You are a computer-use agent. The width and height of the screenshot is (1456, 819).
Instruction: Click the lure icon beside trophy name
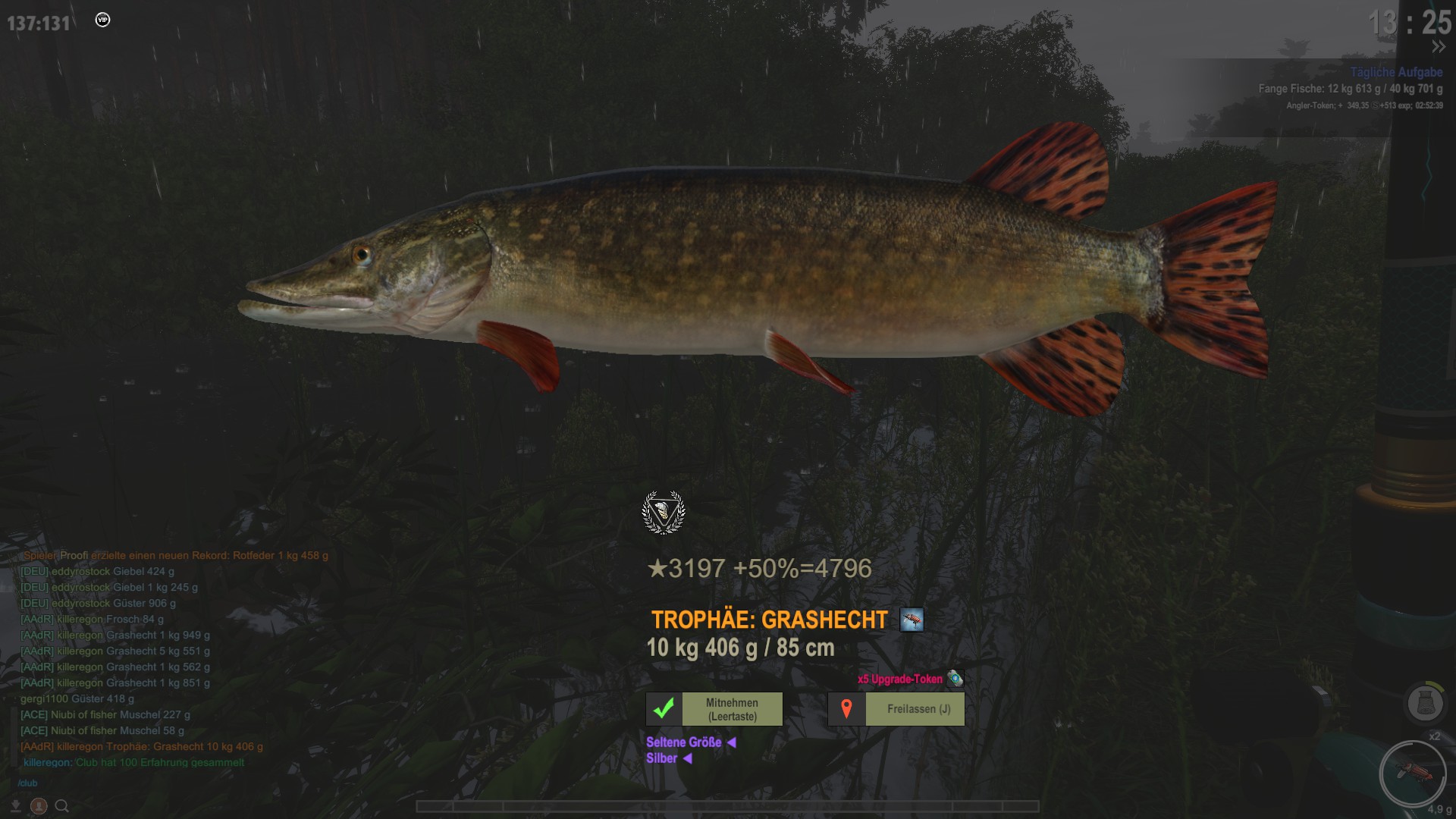[912, 620]
